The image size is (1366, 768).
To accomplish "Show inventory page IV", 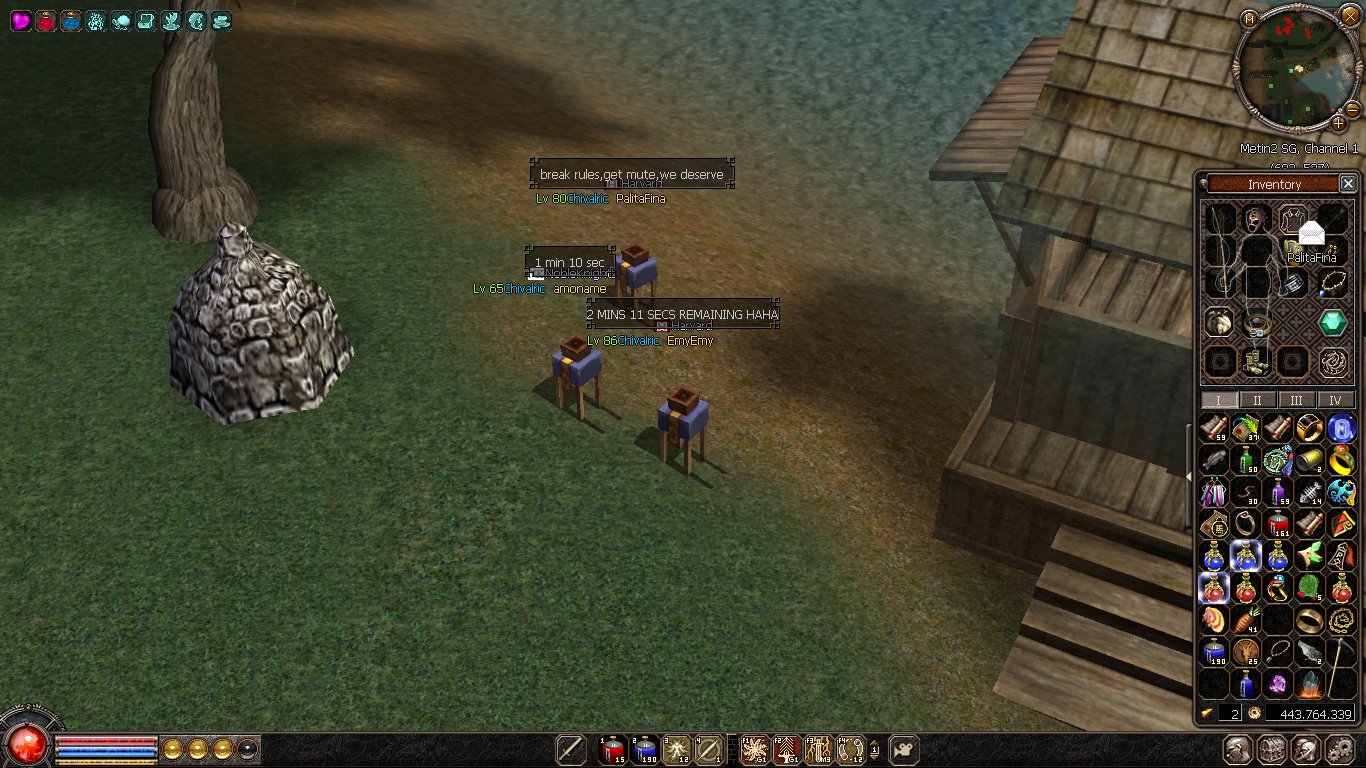I will tap(1335, 400).
